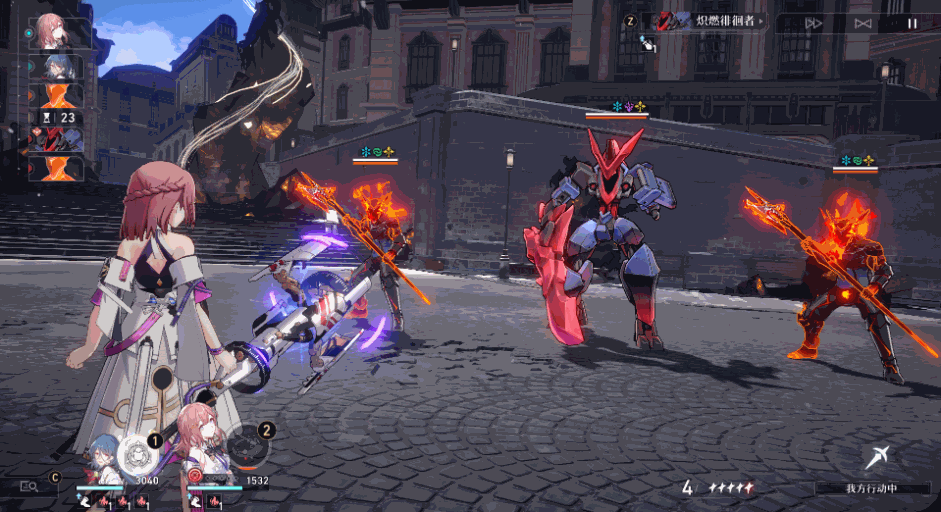
Task: Toggle auto-battle mode
Action: point(863,23)
